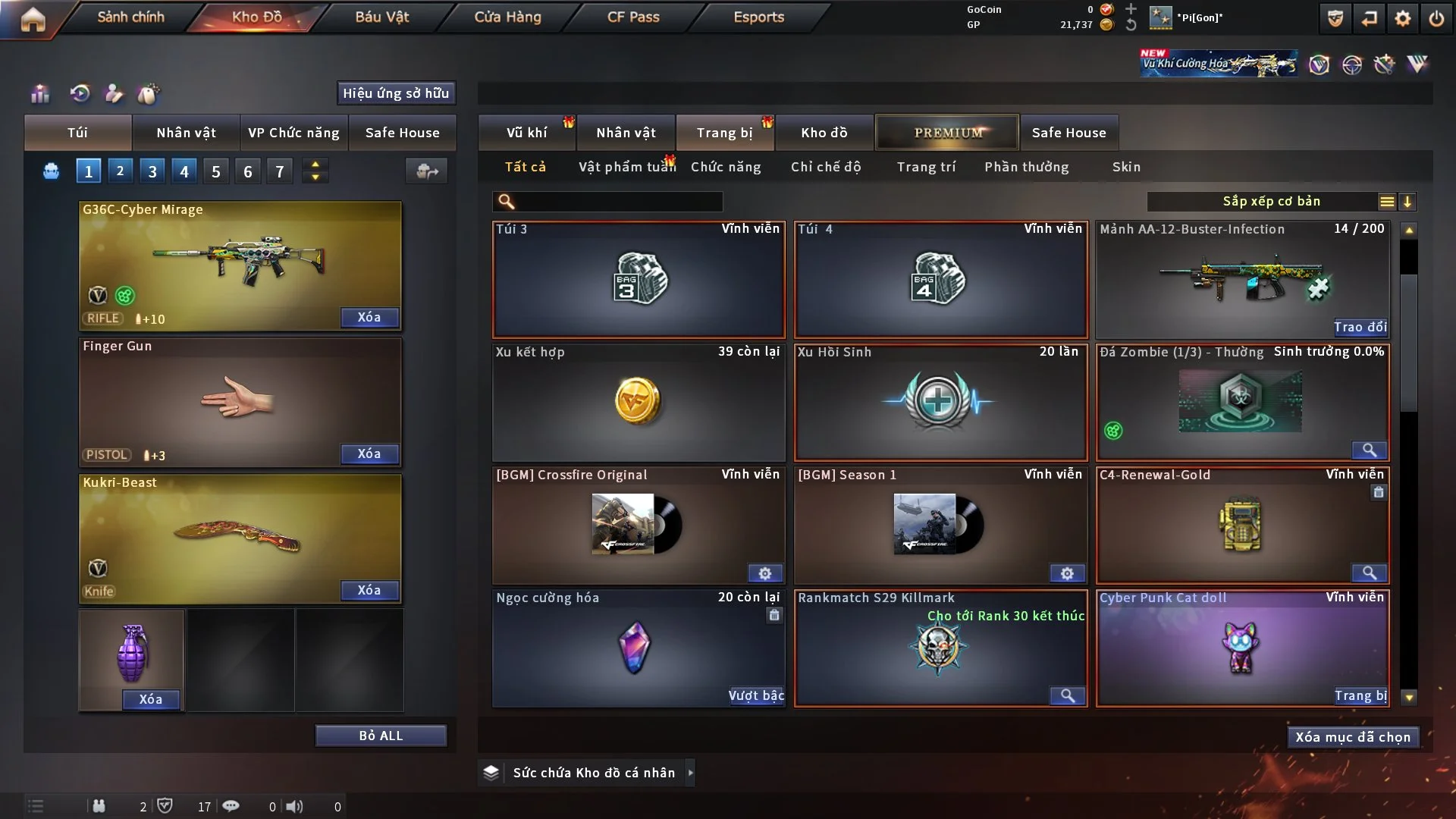This screenshot has width=1456, height=819.
Task: Select bag number 3
Action: 152,171
